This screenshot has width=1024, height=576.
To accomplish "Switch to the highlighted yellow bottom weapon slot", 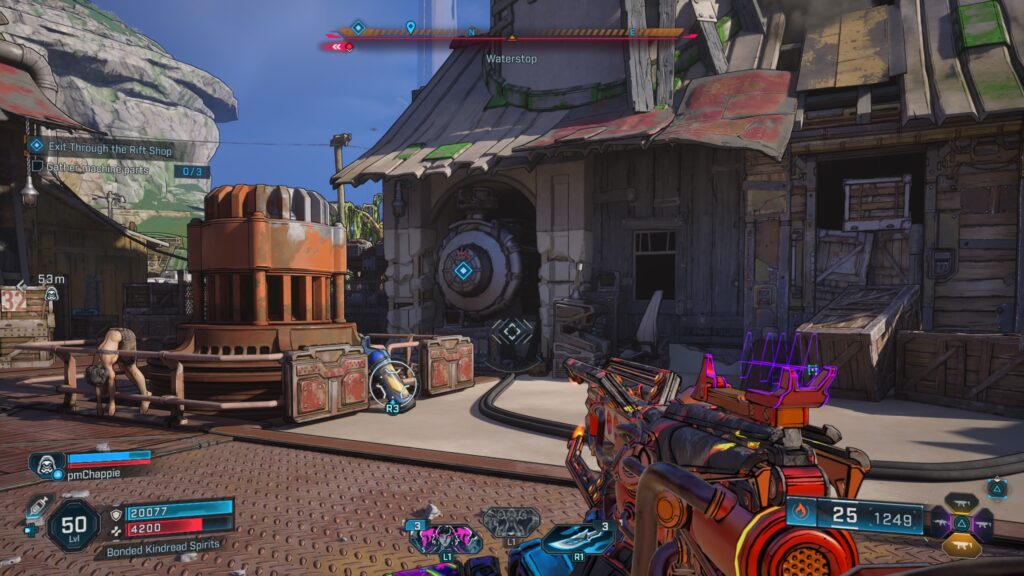I will coord(961,546).
